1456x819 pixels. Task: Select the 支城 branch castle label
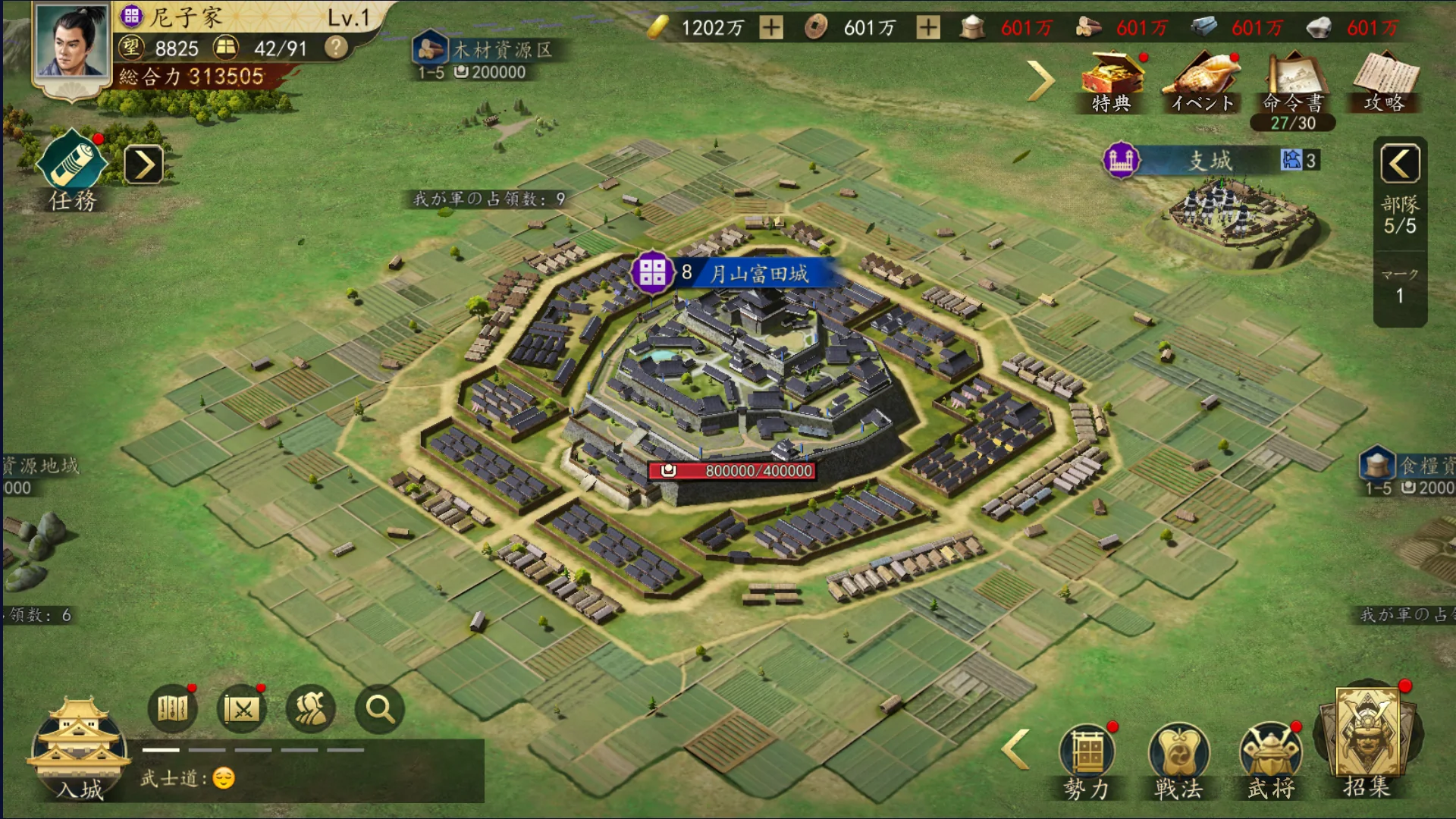[x=1210, y=160]
